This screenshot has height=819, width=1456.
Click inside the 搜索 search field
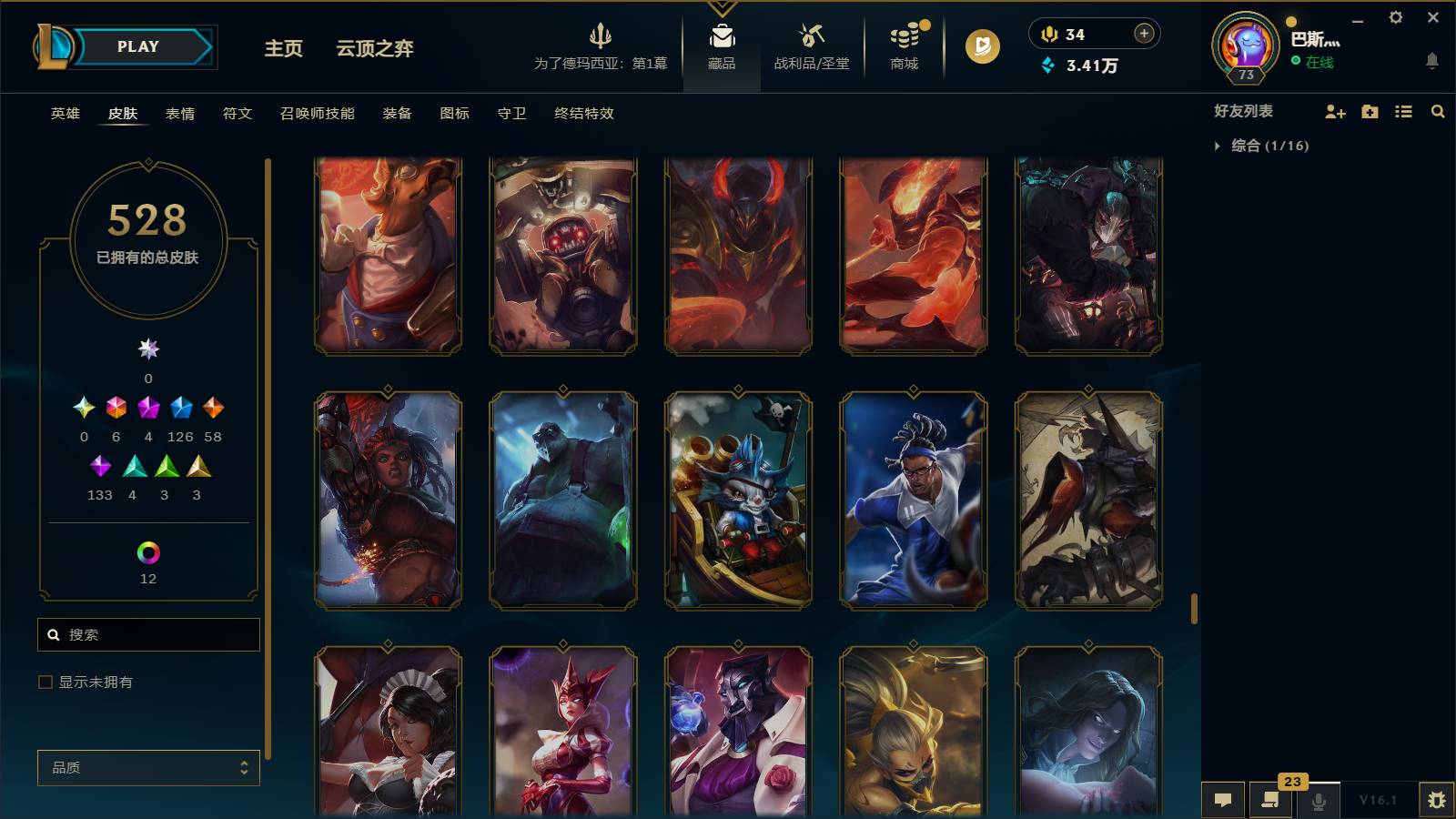pos(148,634)
